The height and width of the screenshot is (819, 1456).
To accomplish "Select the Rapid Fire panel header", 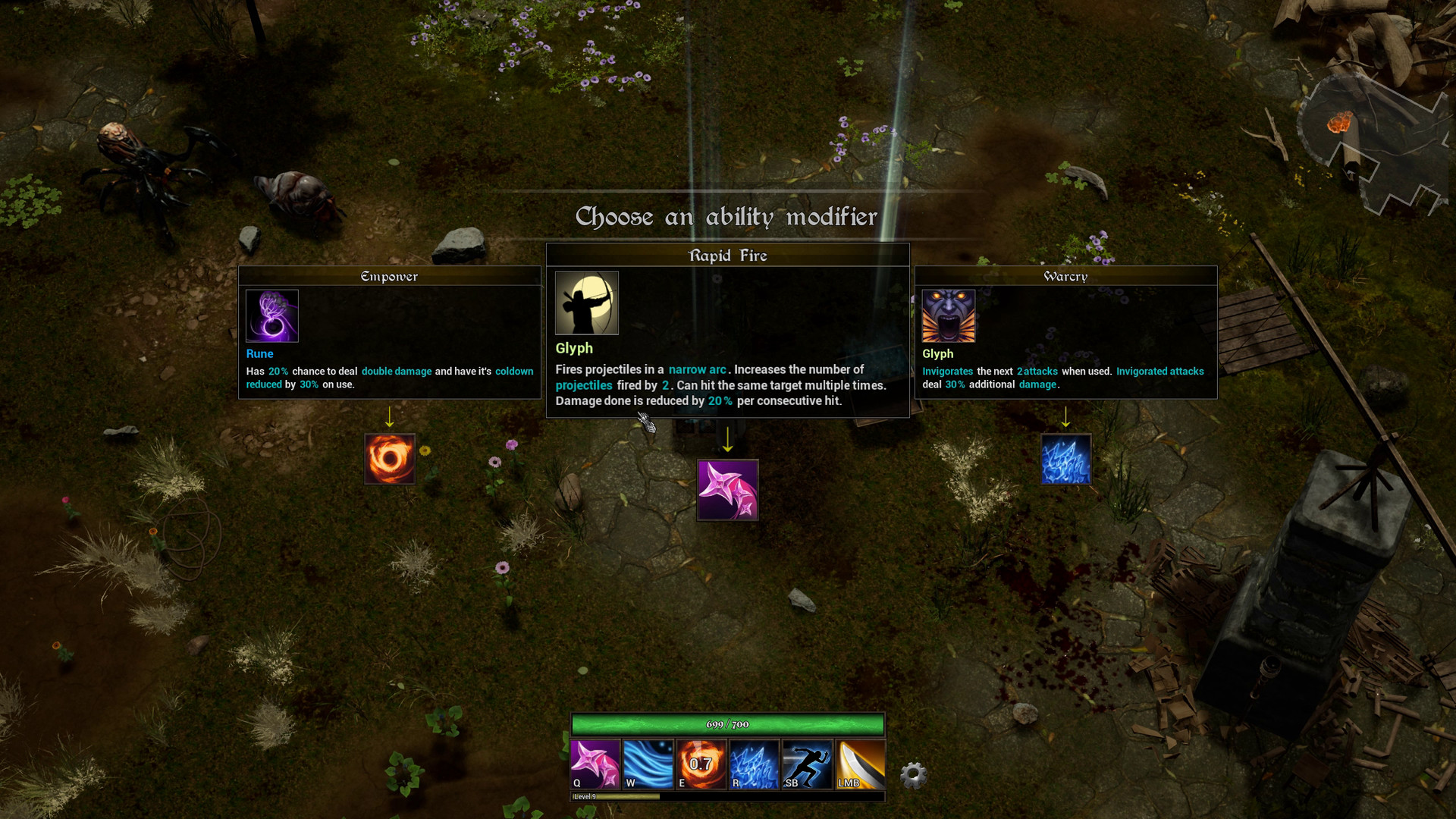I will (x=727, y=256).
